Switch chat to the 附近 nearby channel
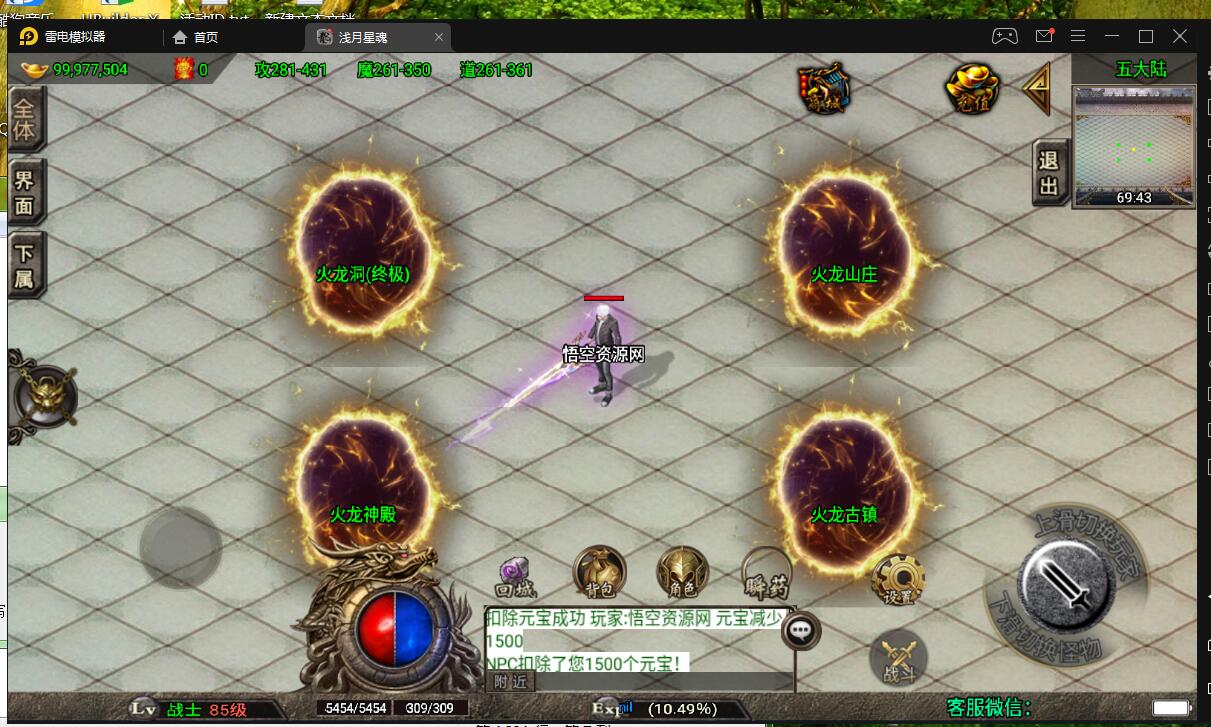Image resolution: width=1211 pixels, height=727 pixels. point(510,682)
